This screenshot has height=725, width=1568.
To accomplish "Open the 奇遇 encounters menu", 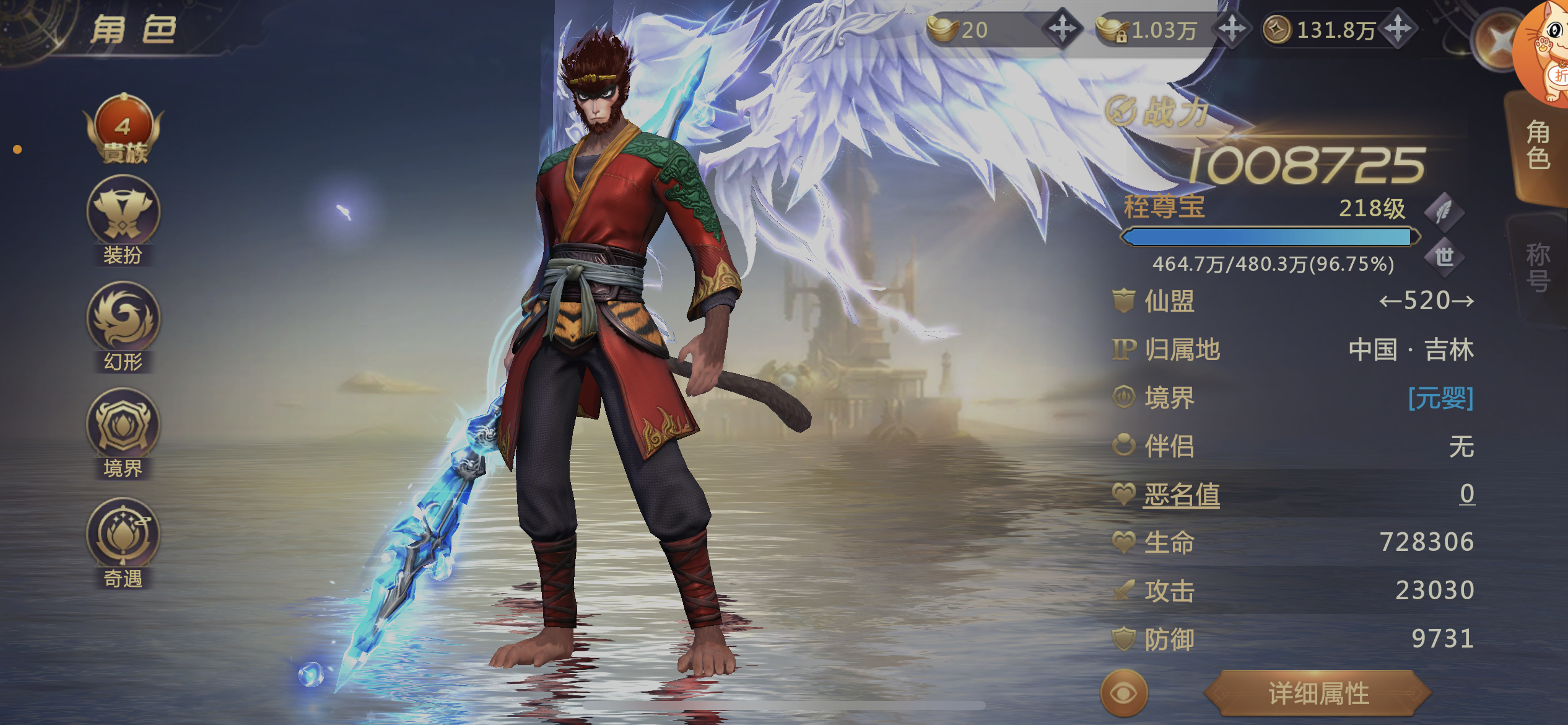I will pos(123,542).
